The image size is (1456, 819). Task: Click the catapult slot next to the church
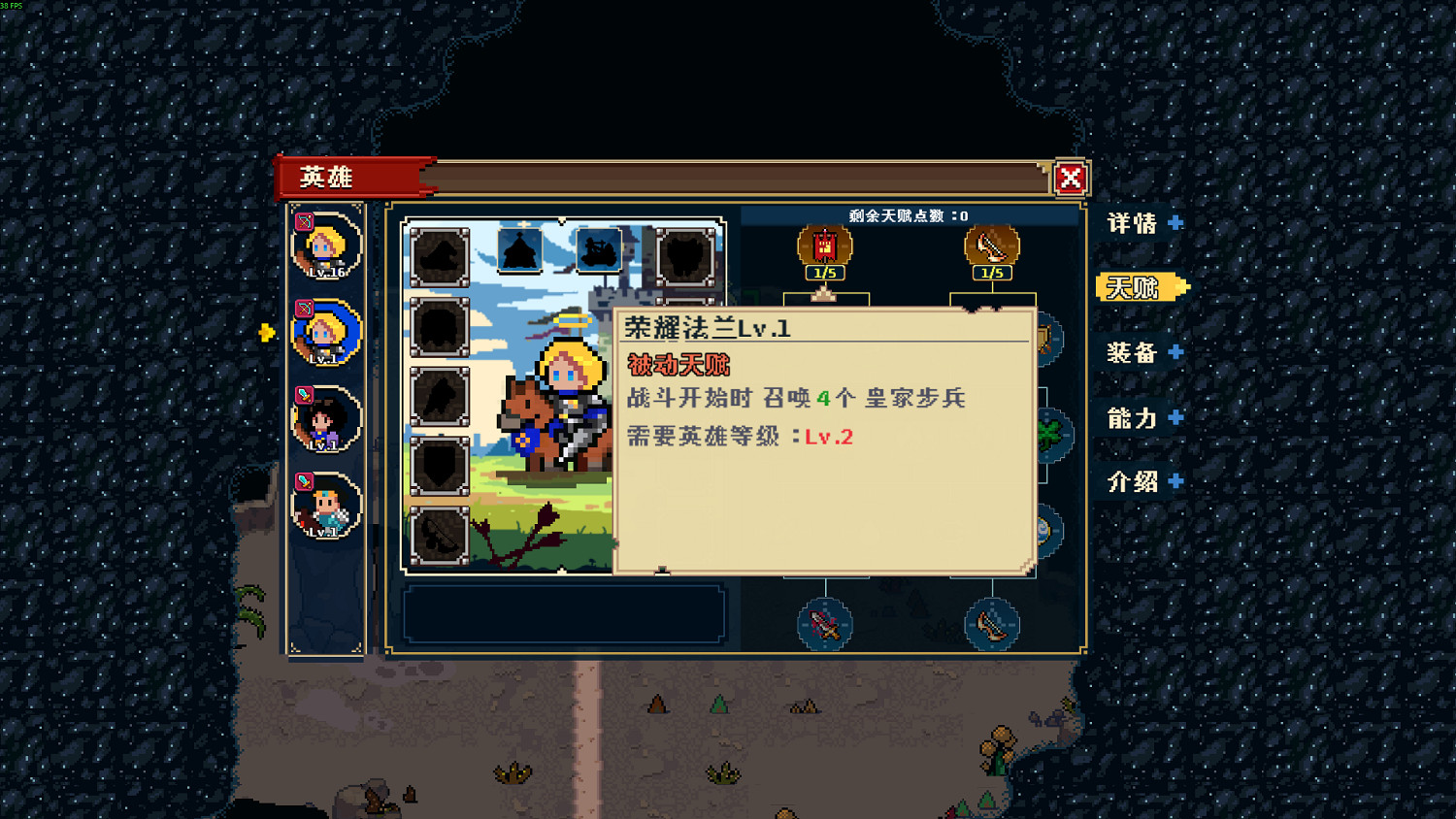click(x=597, y=250)
